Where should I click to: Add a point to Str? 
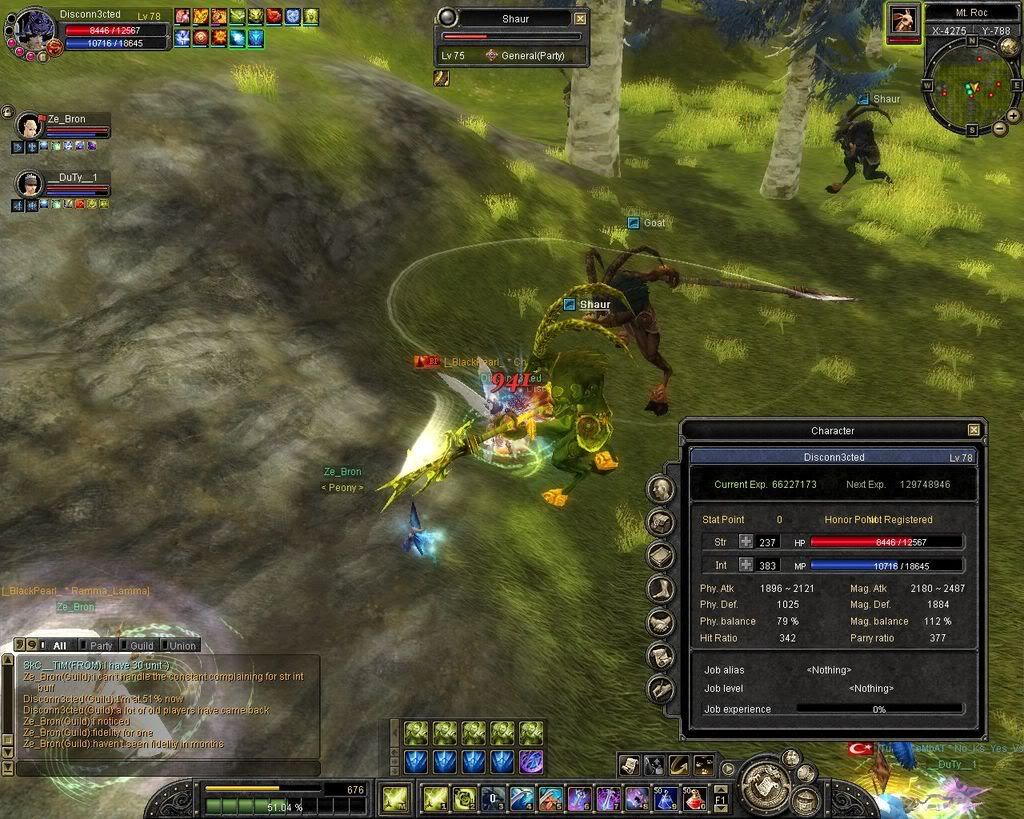point(745,542)
